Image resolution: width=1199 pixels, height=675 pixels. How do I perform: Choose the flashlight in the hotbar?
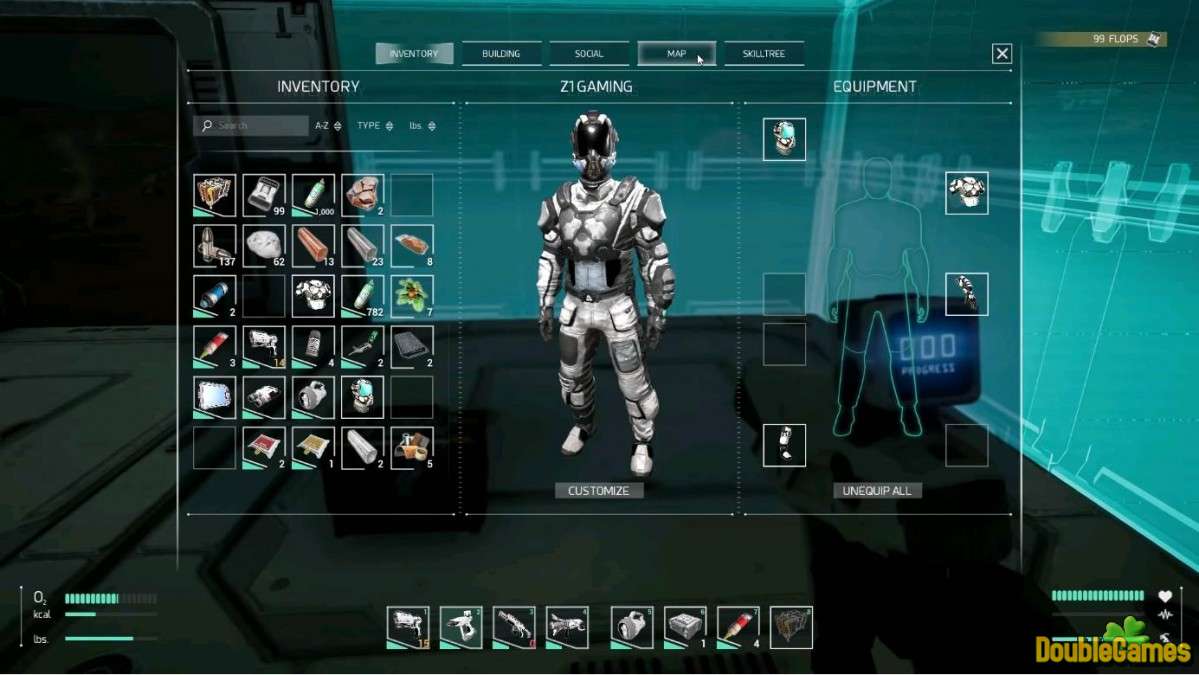[632, 627]
